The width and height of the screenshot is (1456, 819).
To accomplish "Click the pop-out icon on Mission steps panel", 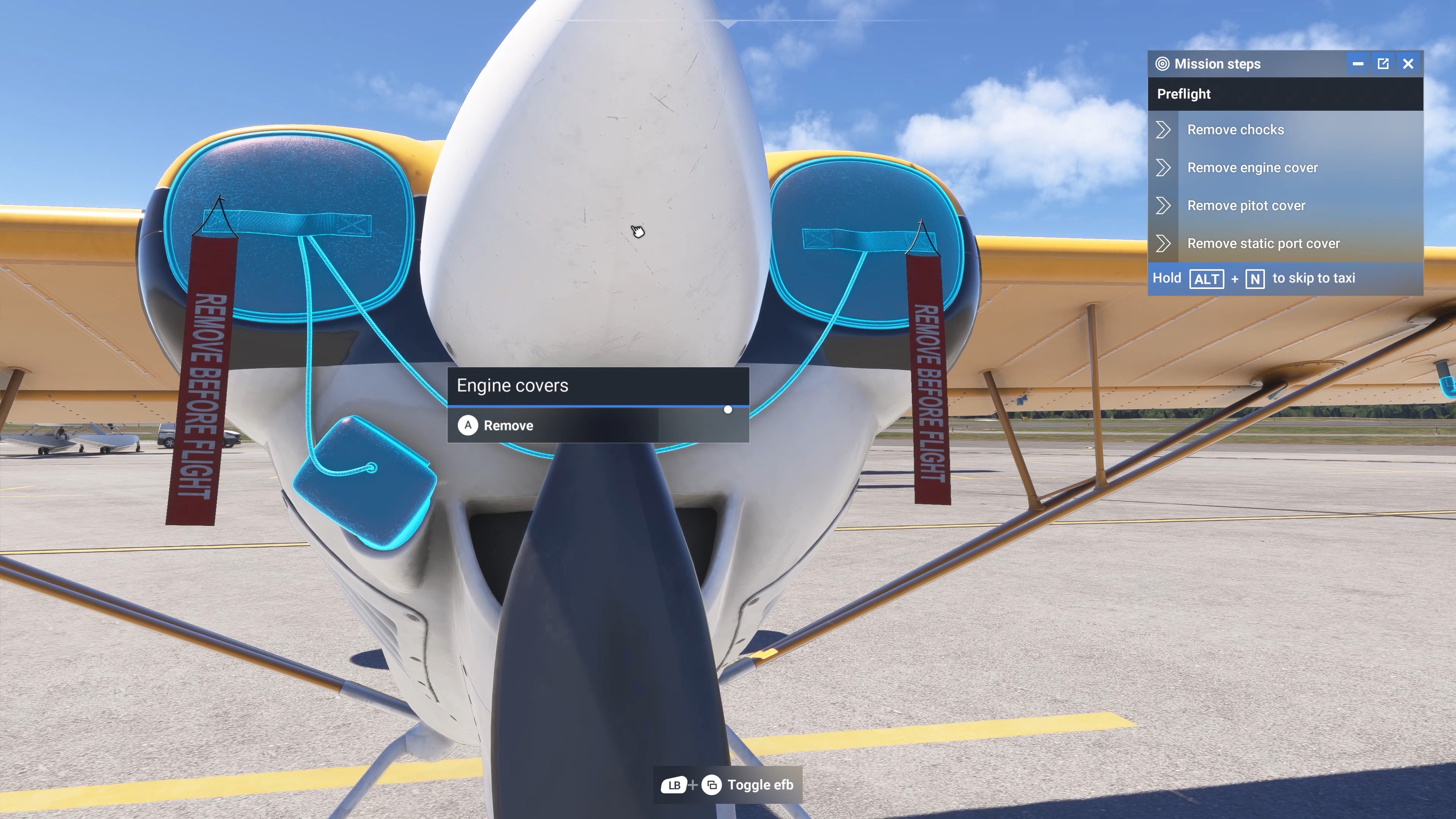I will pyautogui.click(x=1383, y=63).
